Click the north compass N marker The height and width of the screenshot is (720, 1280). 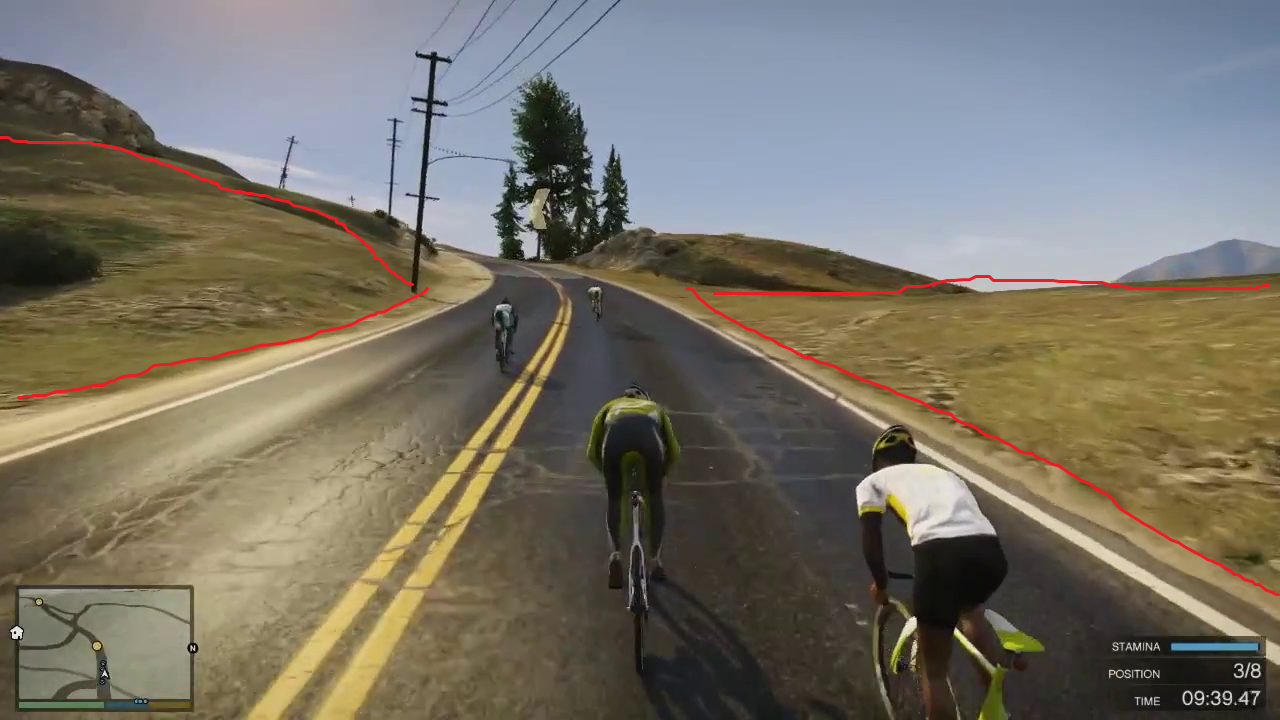point(192,648)
